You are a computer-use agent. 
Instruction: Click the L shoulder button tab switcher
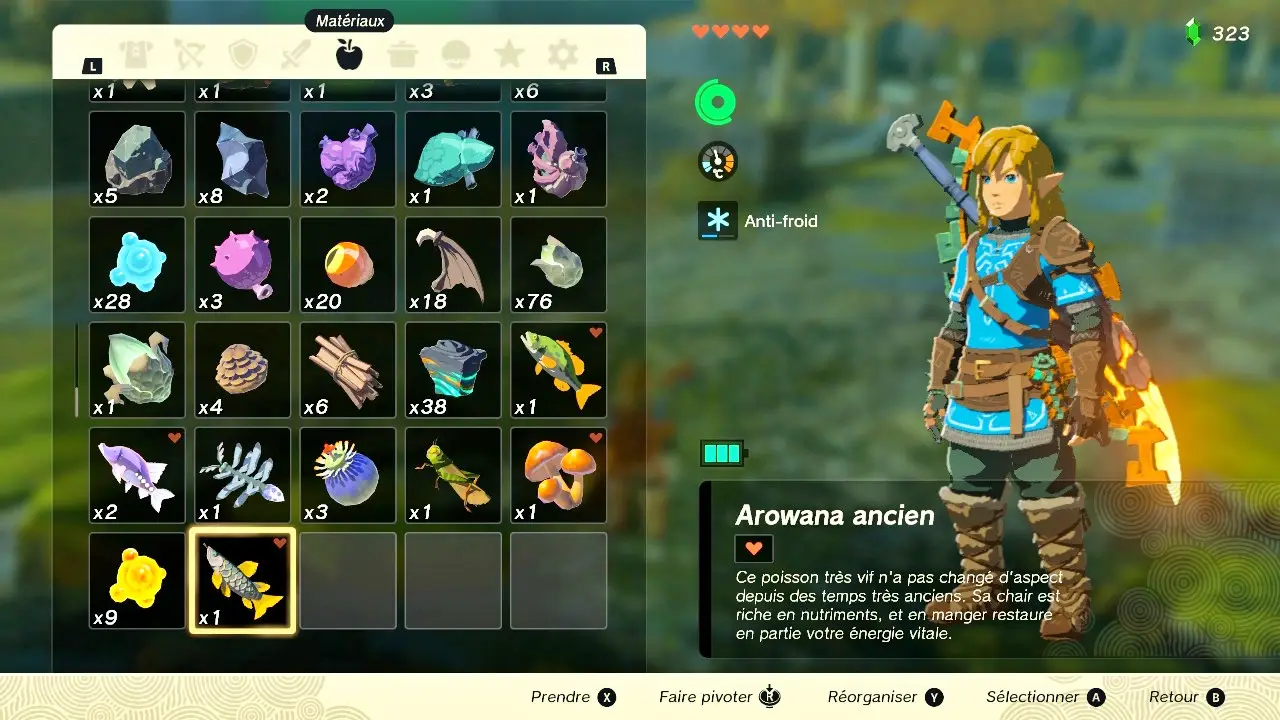click(92, 64)
